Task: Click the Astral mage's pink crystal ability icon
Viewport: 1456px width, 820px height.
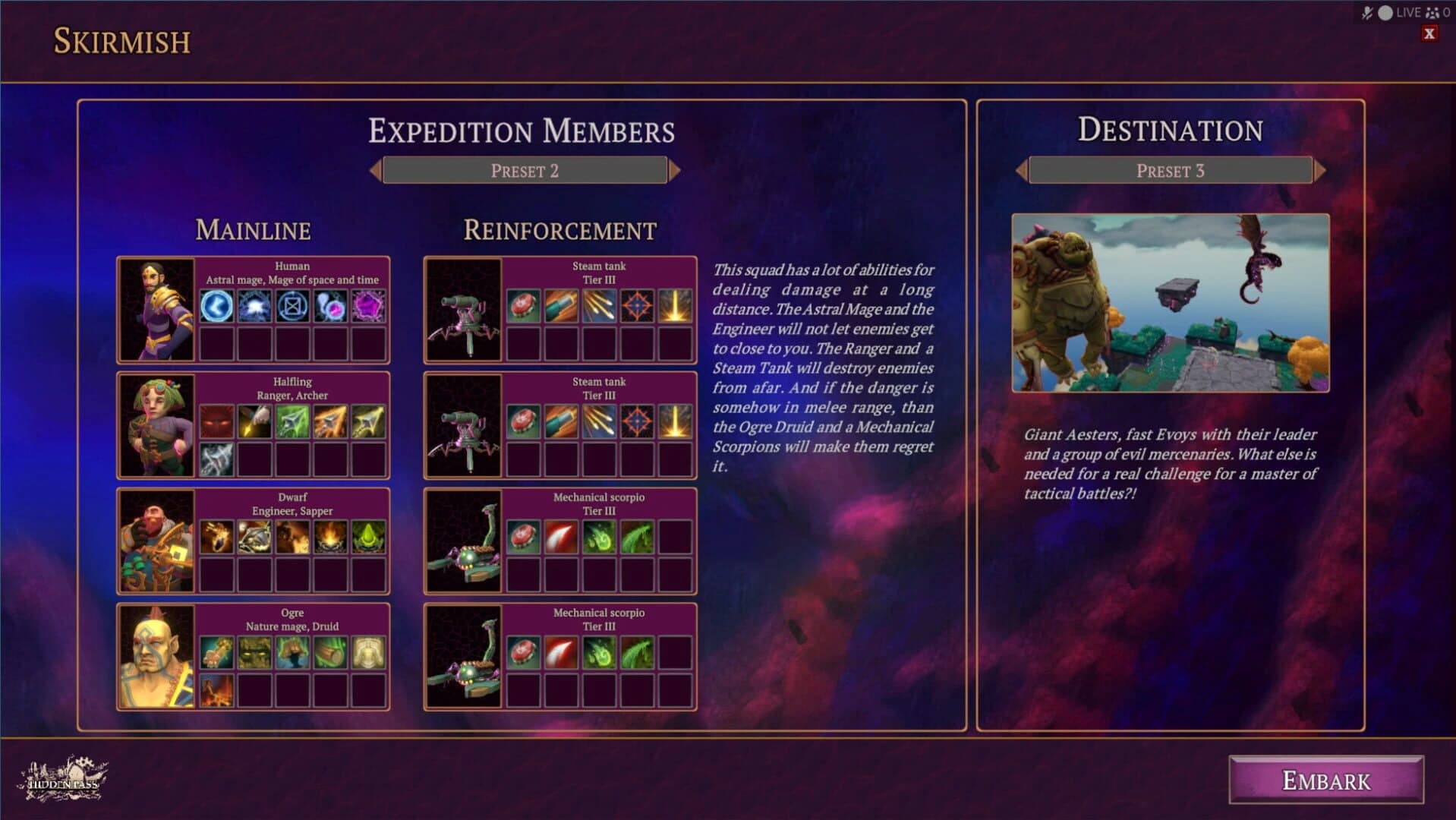Action: [x=370, y=307]
